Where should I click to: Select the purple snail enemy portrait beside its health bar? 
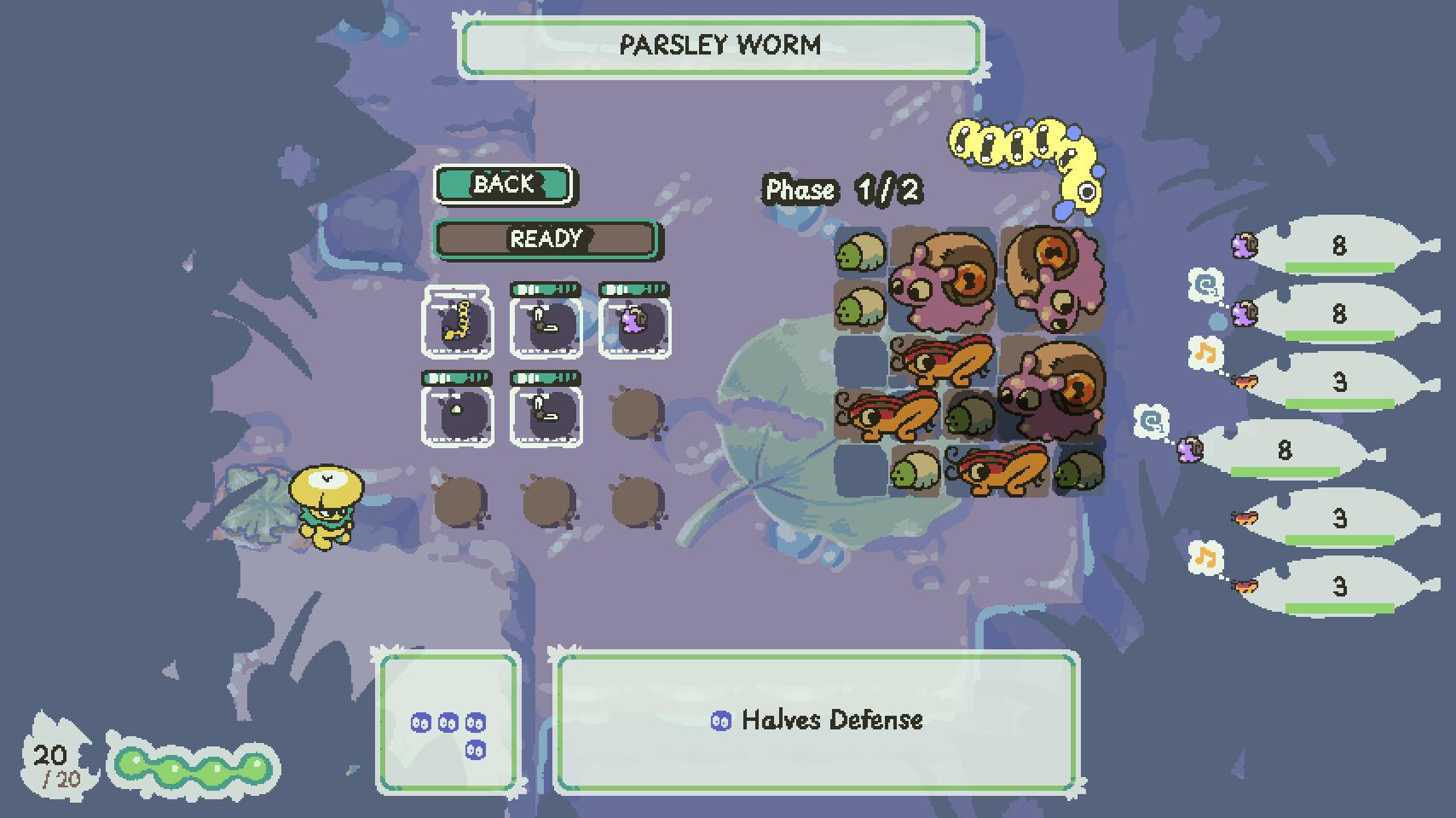(x=1245, y=245)
